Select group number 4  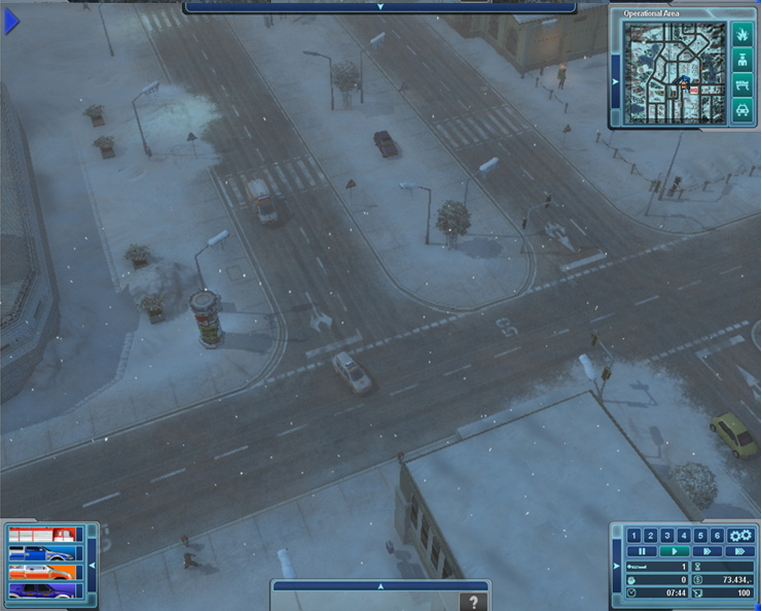point(684,536)
